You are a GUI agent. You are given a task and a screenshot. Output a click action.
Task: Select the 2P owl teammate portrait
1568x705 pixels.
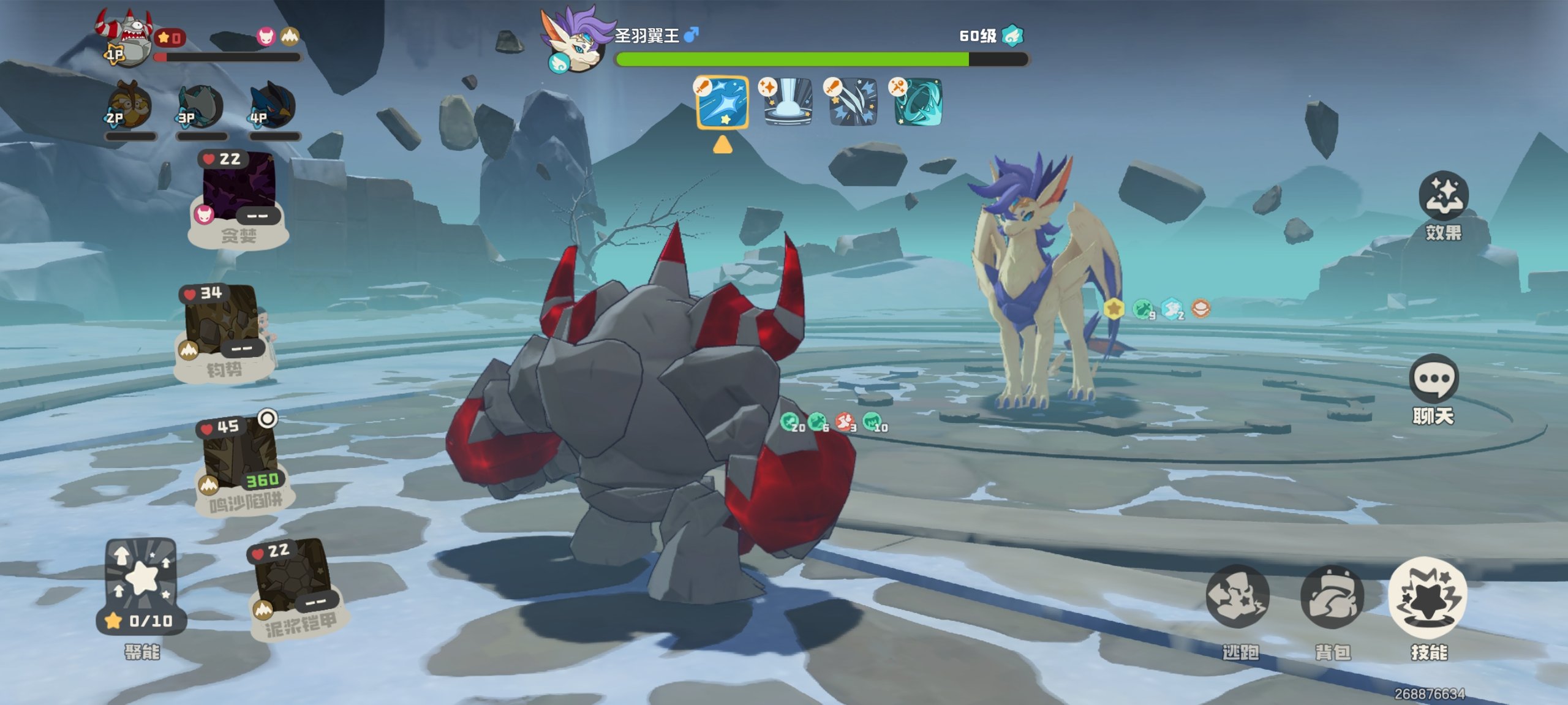pos(129,108)
